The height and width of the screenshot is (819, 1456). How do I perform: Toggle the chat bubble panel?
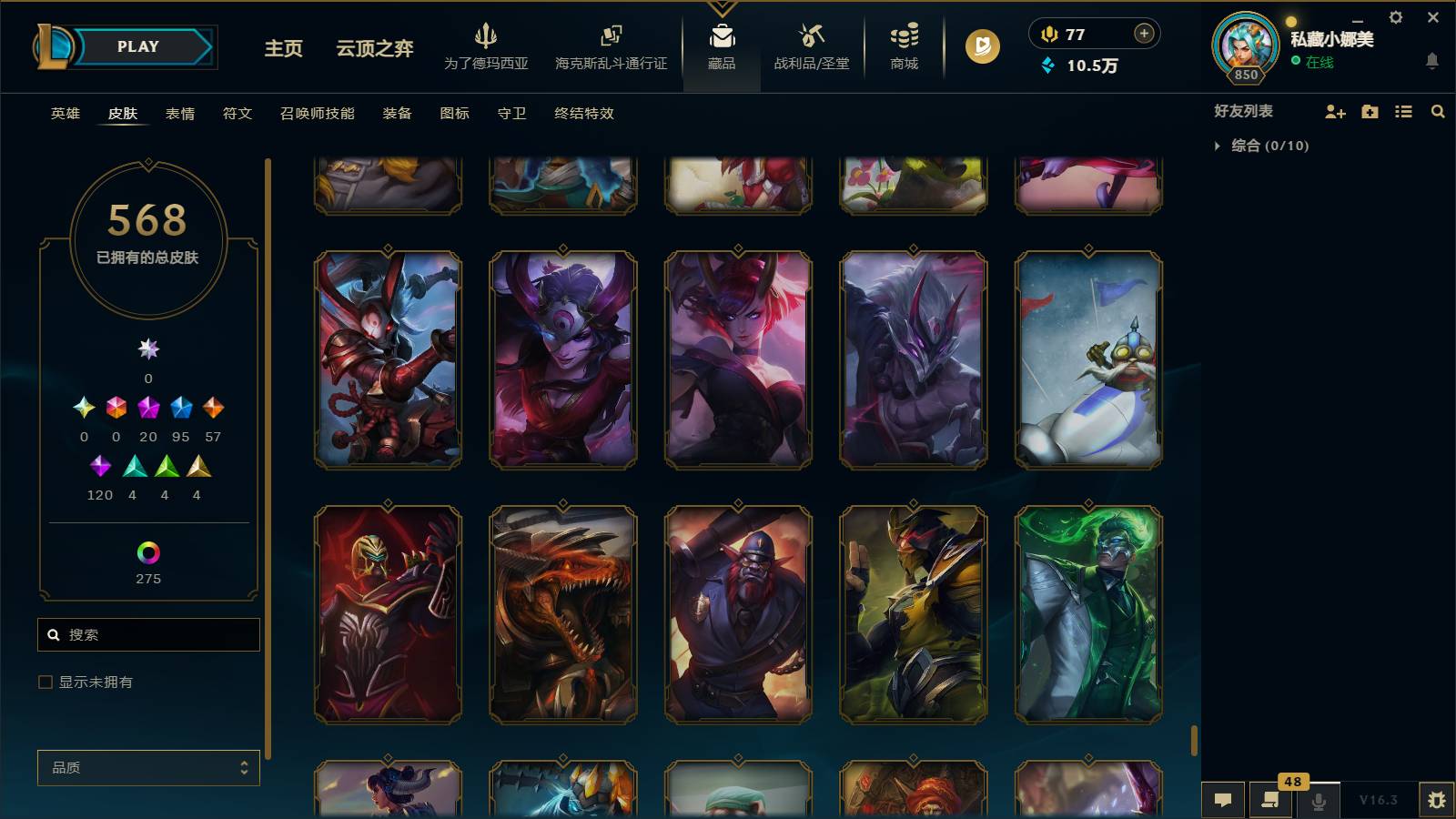point(1224,800)
